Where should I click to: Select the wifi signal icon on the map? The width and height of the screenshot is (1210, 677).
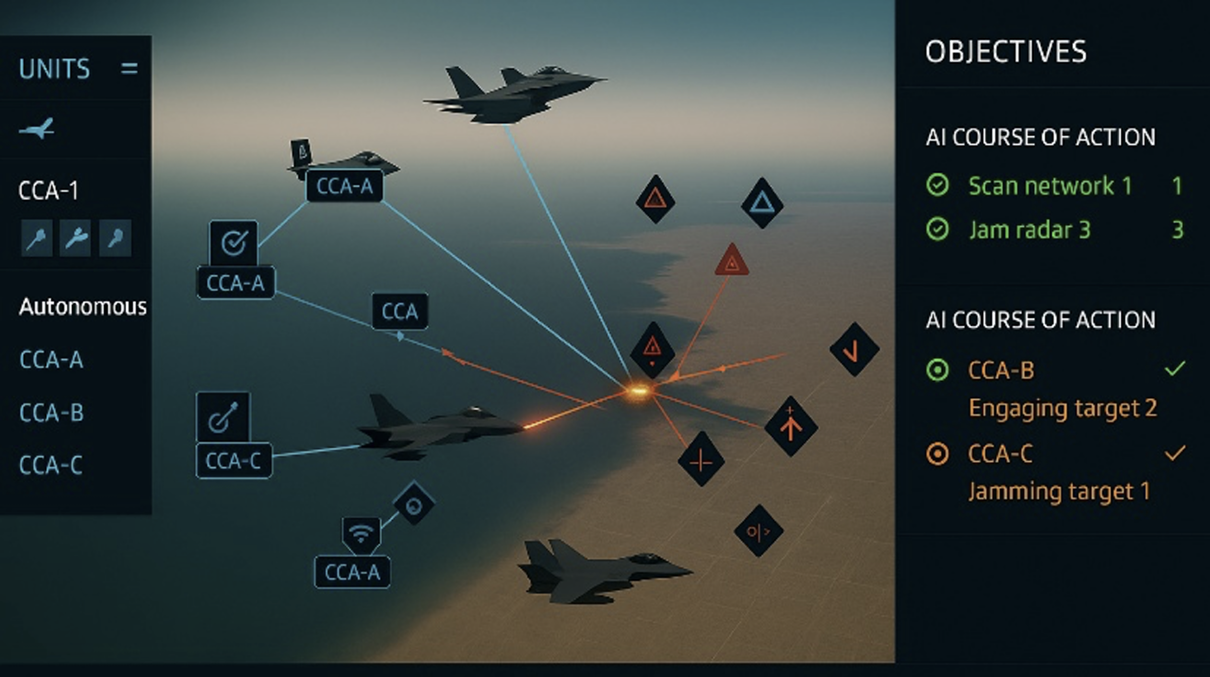coord(361,536)
